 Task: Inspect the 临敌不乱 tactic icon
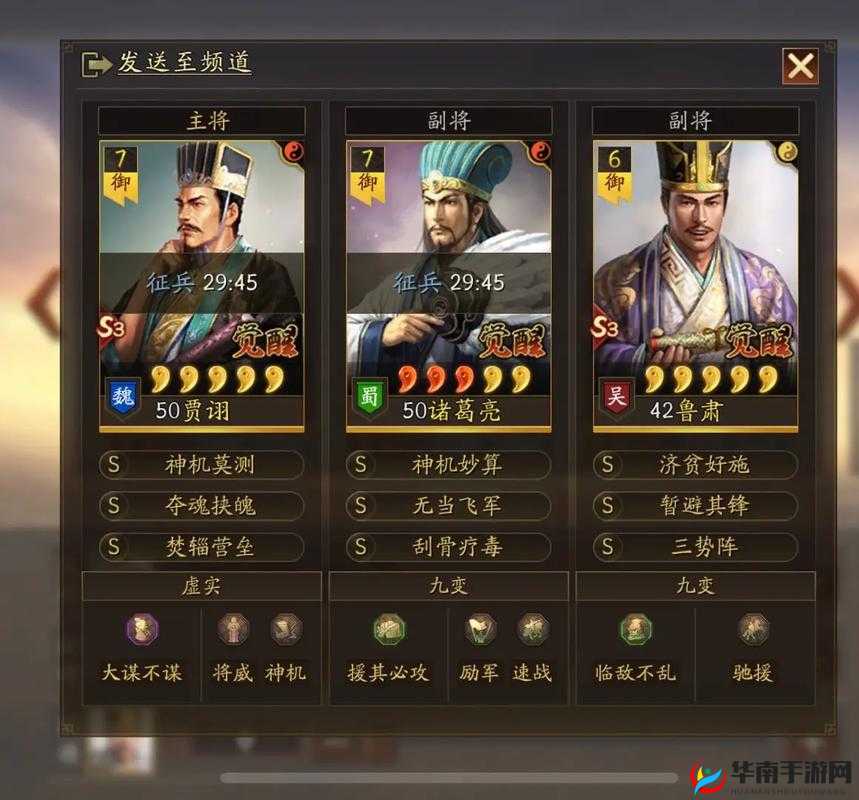pyautogui.click(x=635, y=630)
